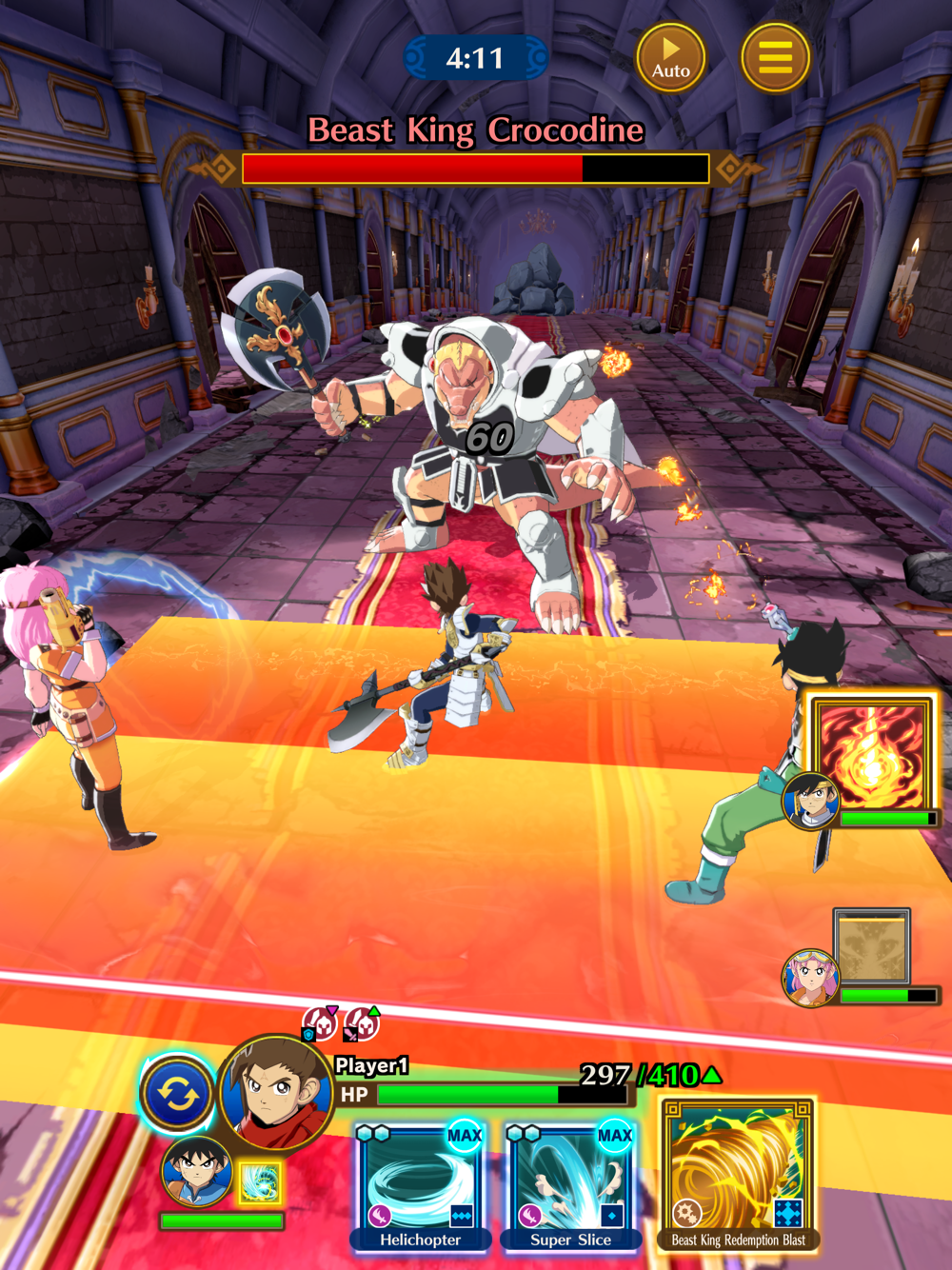Screen dimensions: 952x1270
Task: Select the black-haired mage ally portrait
Action: (811, 799)
